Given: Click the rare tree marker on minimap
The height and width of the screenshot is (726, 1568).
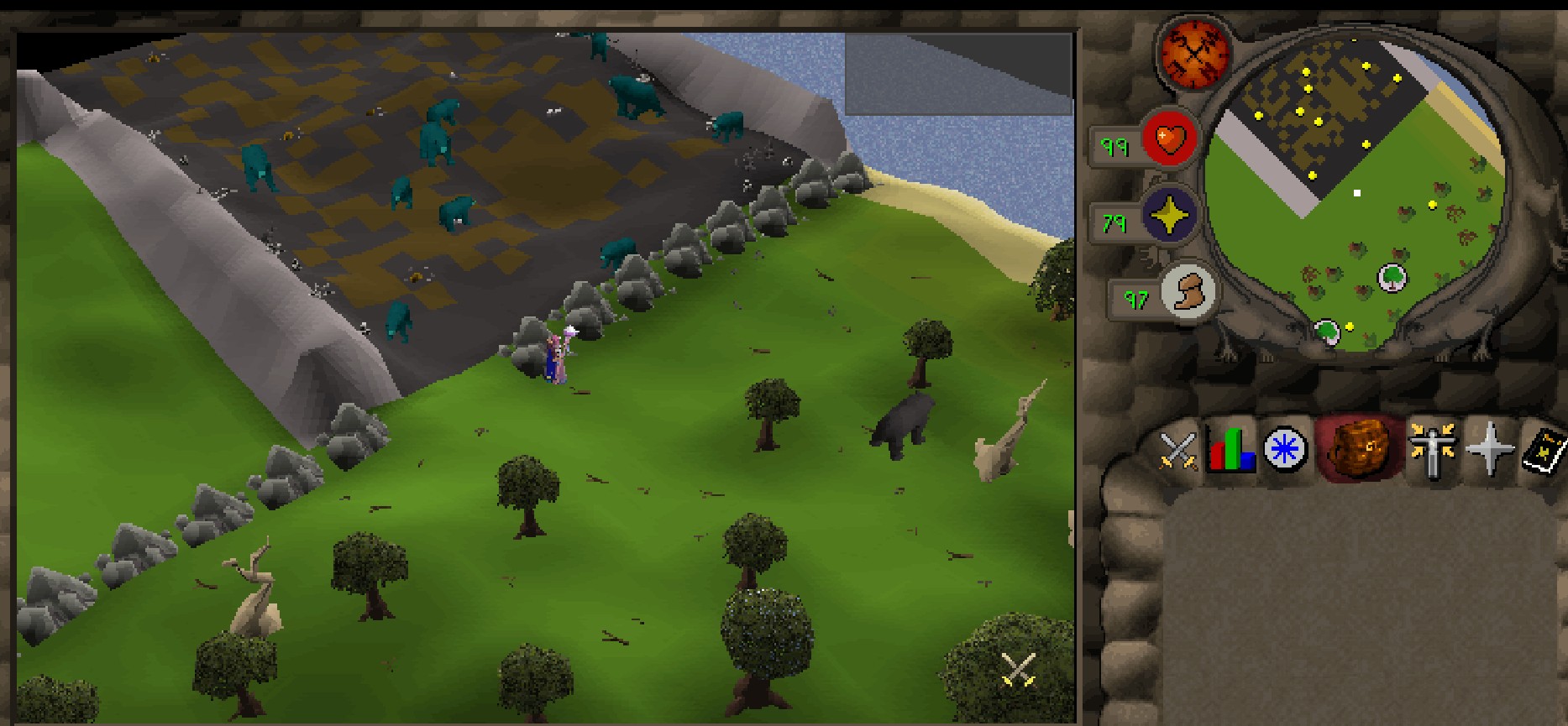Looking at the screenshot, I should (1392, 277).
